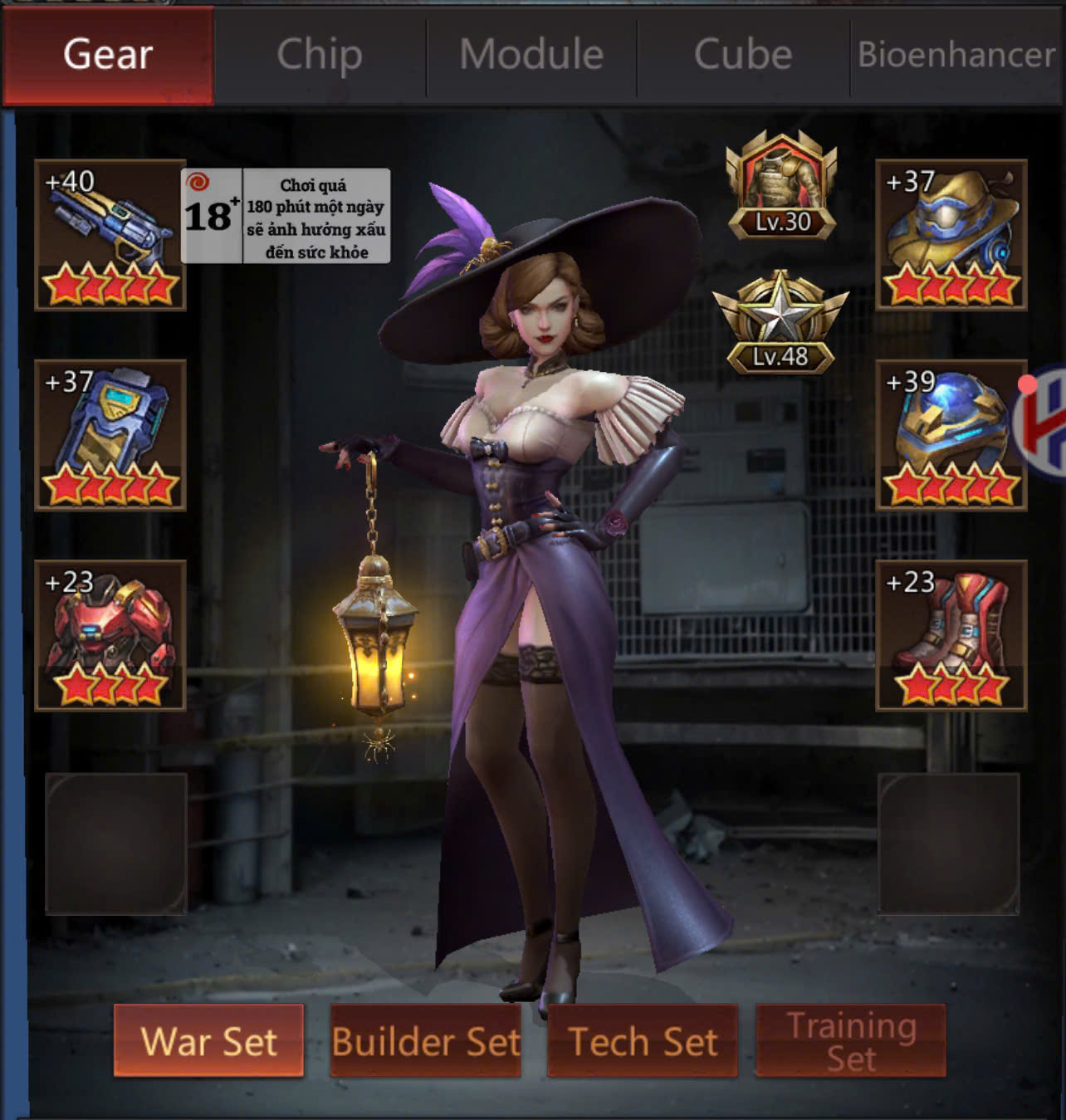Image resolution: width=1066 pixels, height=1120 pixels.
Task: Show the Cube tab
Action: pos(743,55)
